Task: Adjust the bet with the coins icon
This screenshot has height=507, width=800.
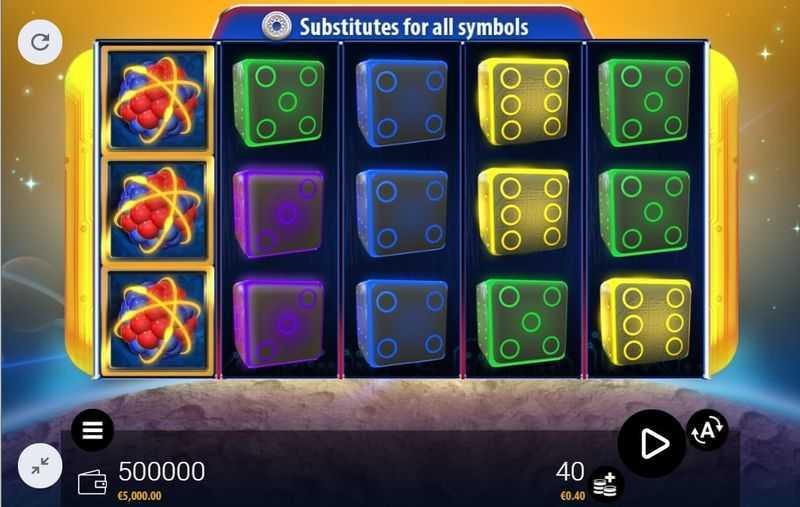Action: (604, 485)
